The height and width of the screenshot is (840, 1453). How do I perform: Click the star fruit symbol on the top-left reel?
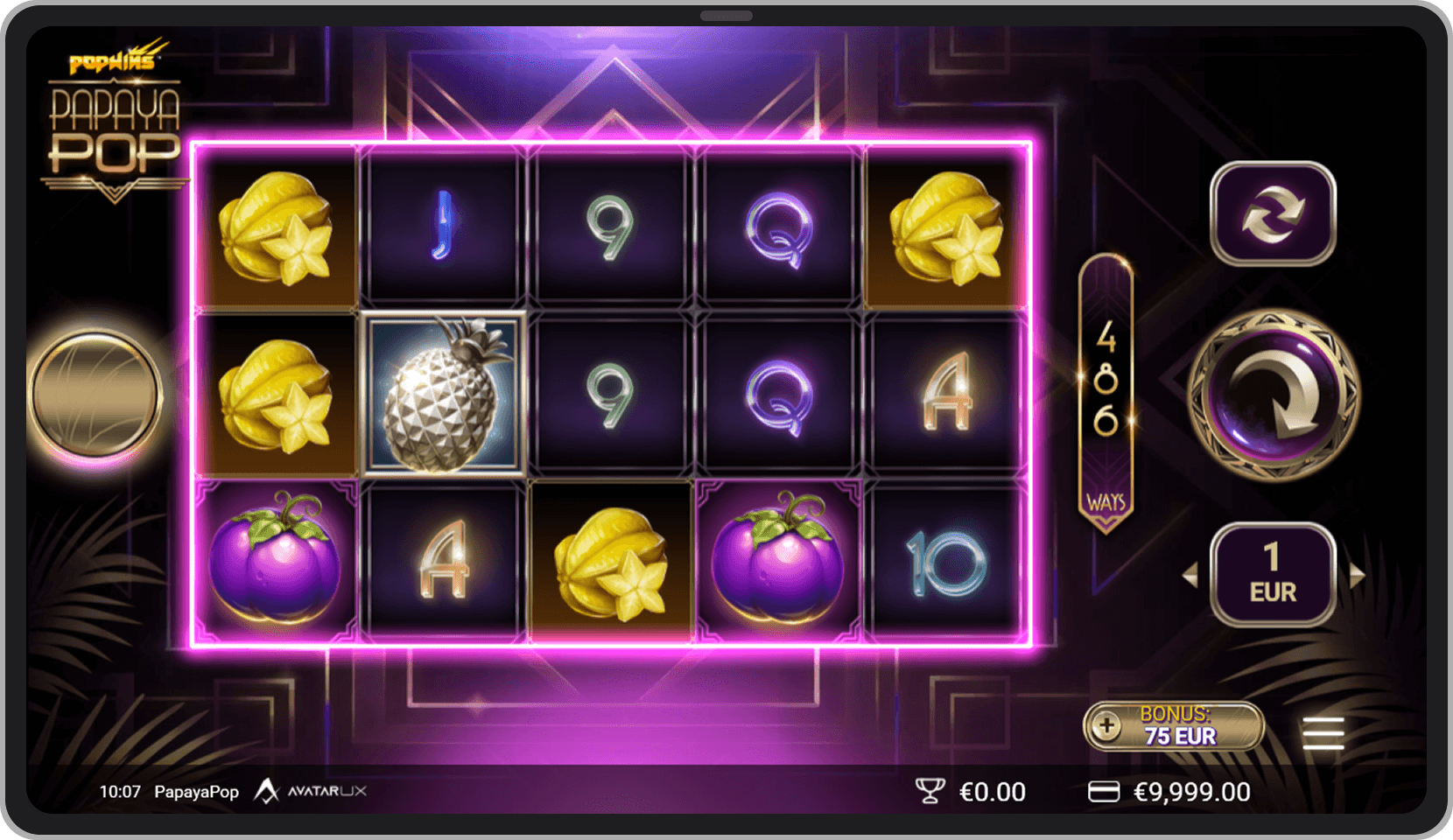click(x=275, y=227)
